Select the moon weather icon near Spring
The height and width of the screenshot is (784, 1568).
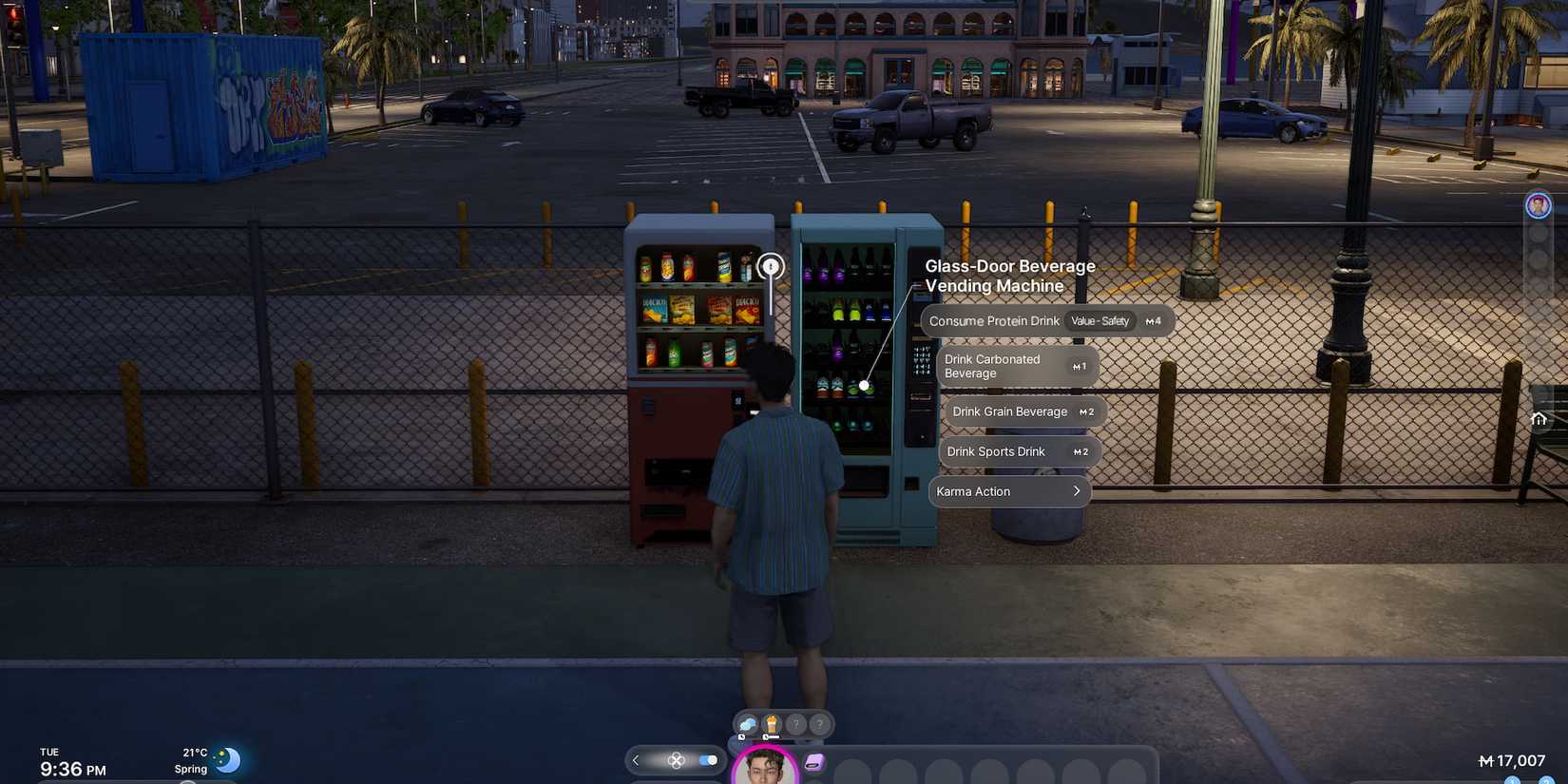[x=228, y=759]
